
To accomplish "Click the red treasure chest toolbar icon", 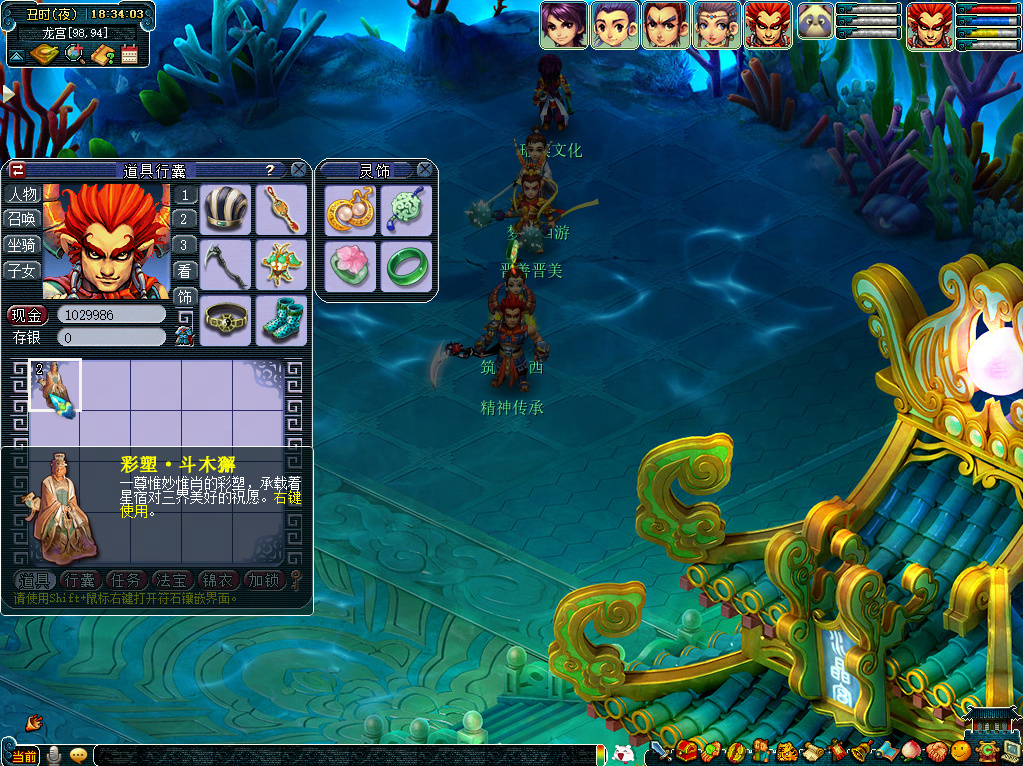I will pos(687,750).
